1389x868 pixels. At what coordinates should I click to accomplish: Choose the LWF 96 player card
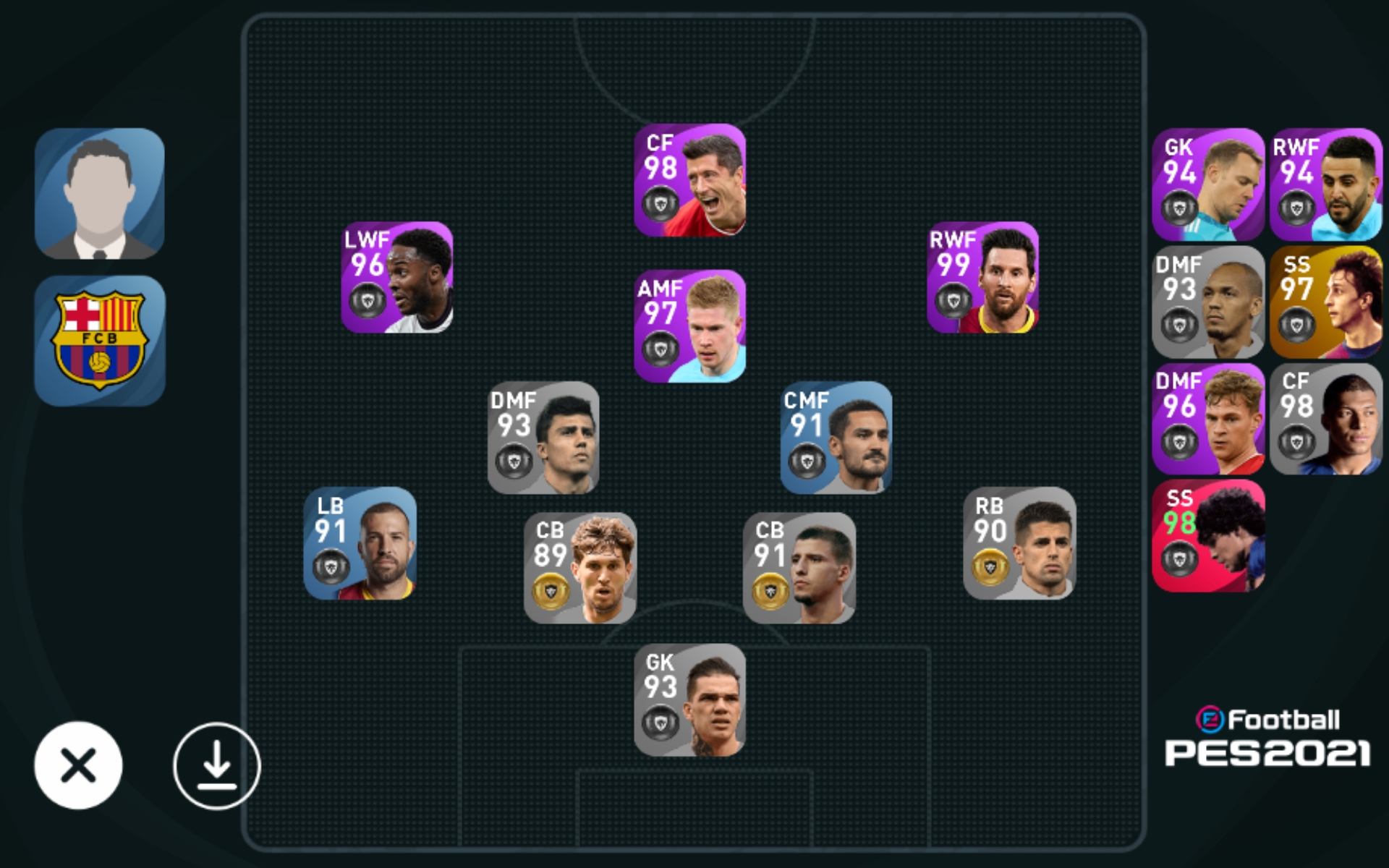[x=397, y=278]
